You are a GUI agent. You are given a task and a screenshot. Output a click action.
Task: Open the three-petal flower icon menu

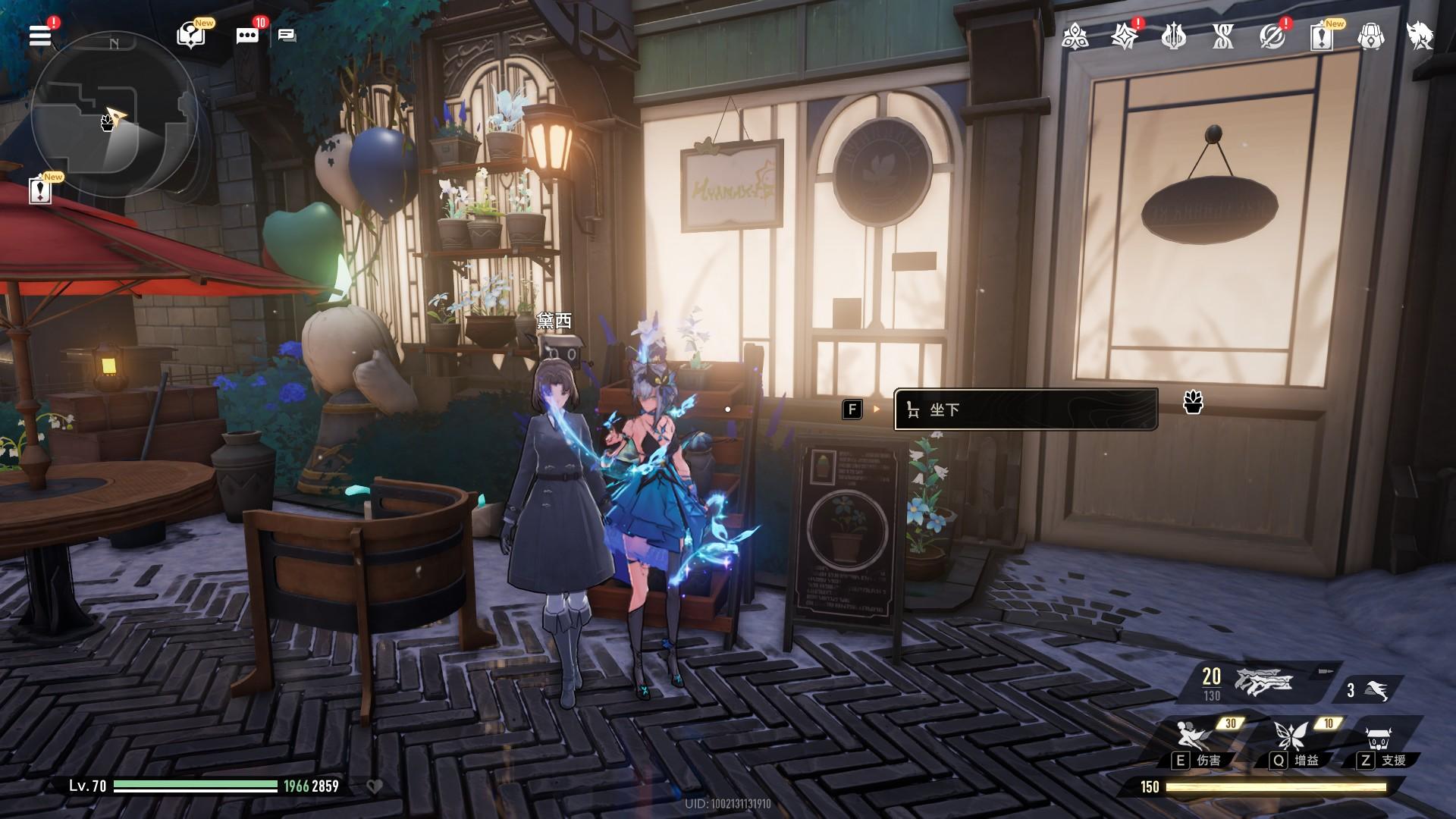[x=1075, y=36]
